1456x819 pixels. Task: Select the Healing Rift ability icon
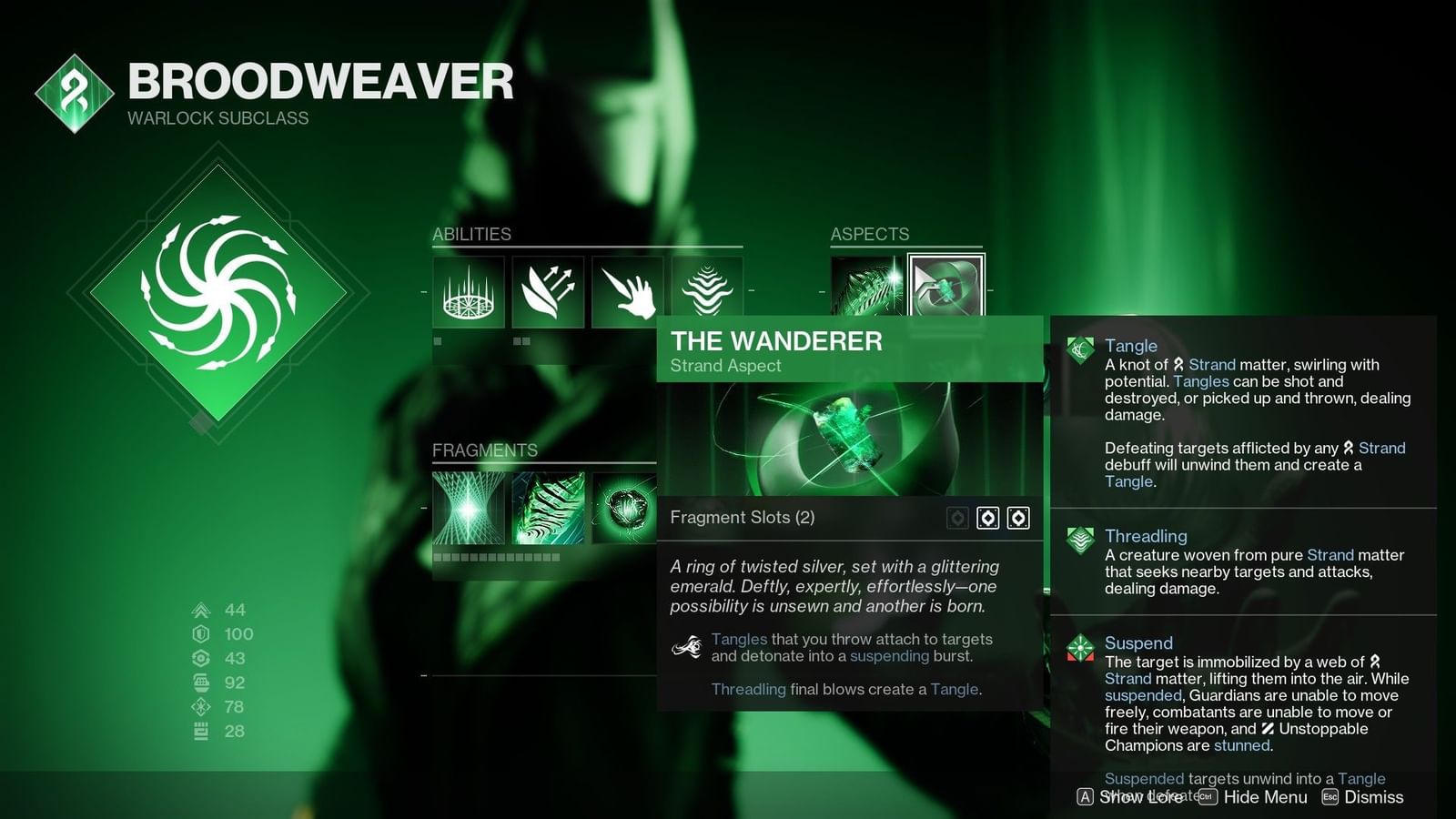click(x=468, y=291)
